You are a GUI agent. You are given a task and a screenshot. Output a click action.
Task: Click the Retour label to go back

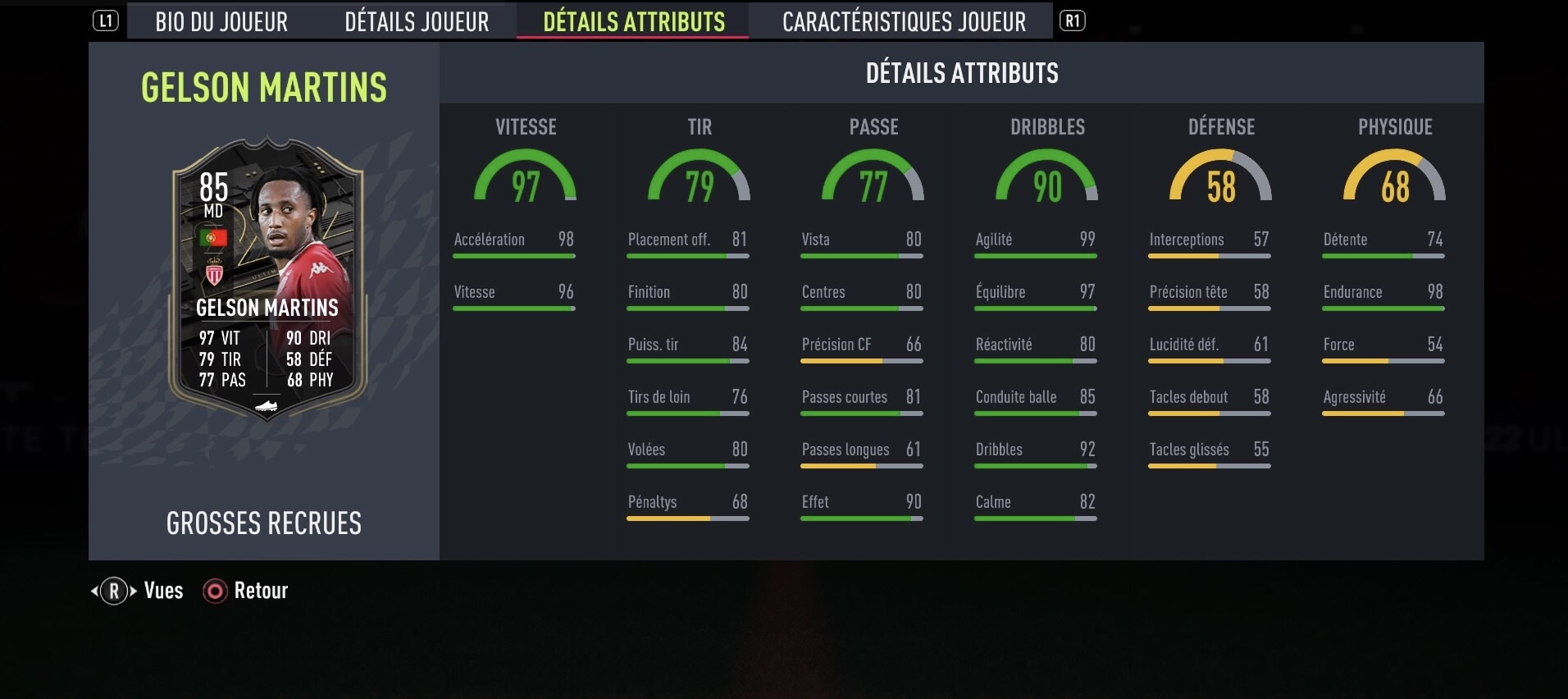point(260,590)
